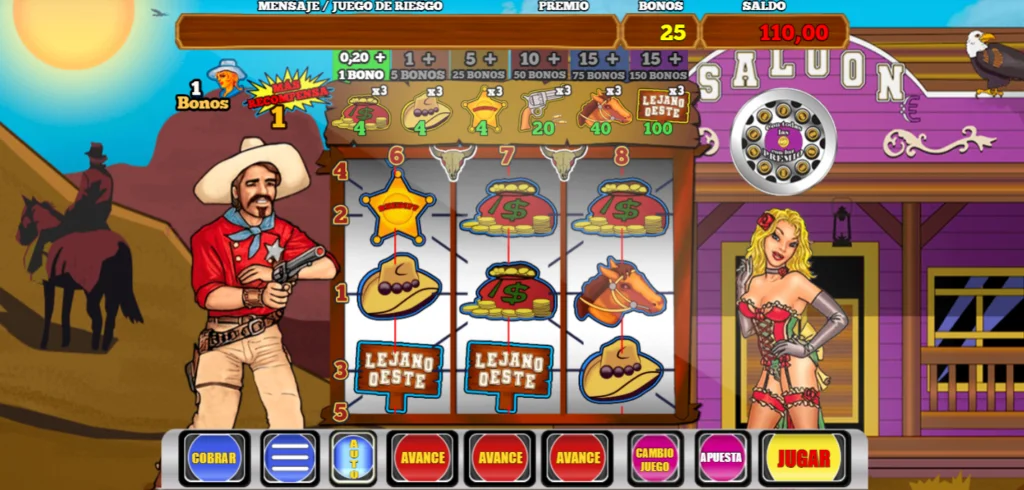Change the game with CAMBIO JUEGO
Image resolution: width=1024 pixels, height=490 pixels.
[x=655, y=459]
